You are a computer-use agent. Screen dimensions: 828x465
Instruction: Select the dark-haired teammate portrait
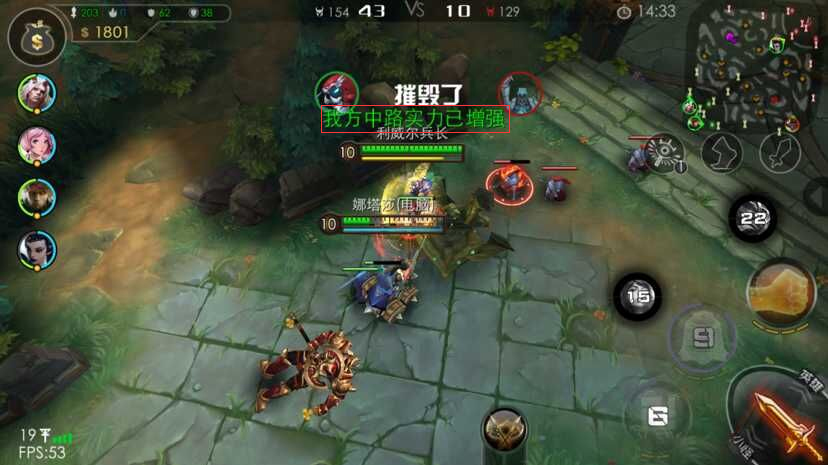(x=37, y=249)
